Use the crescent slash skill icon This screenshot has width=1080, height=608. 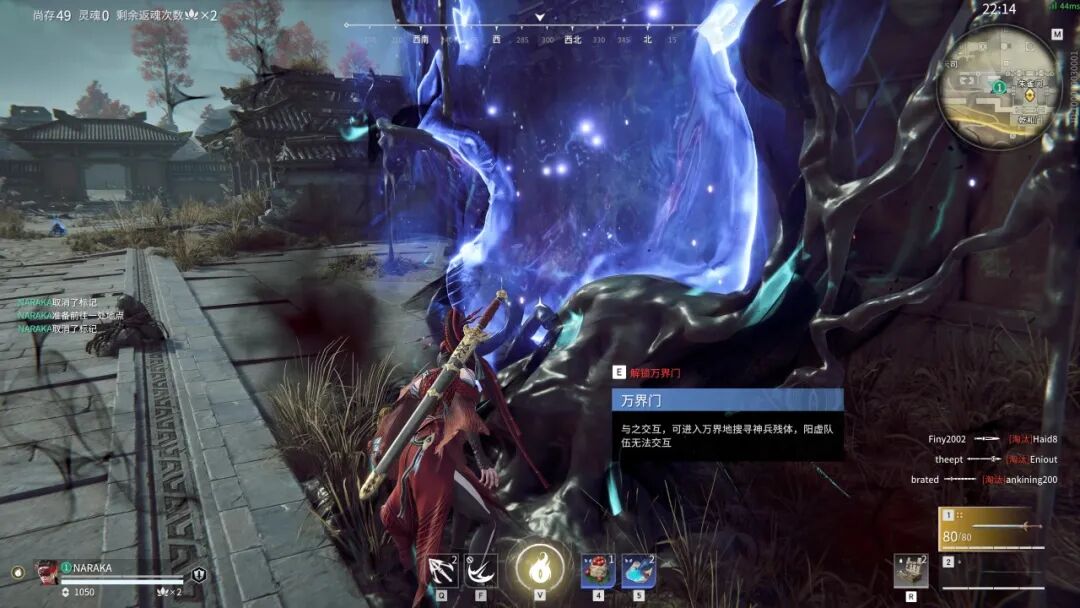point(481,570)
